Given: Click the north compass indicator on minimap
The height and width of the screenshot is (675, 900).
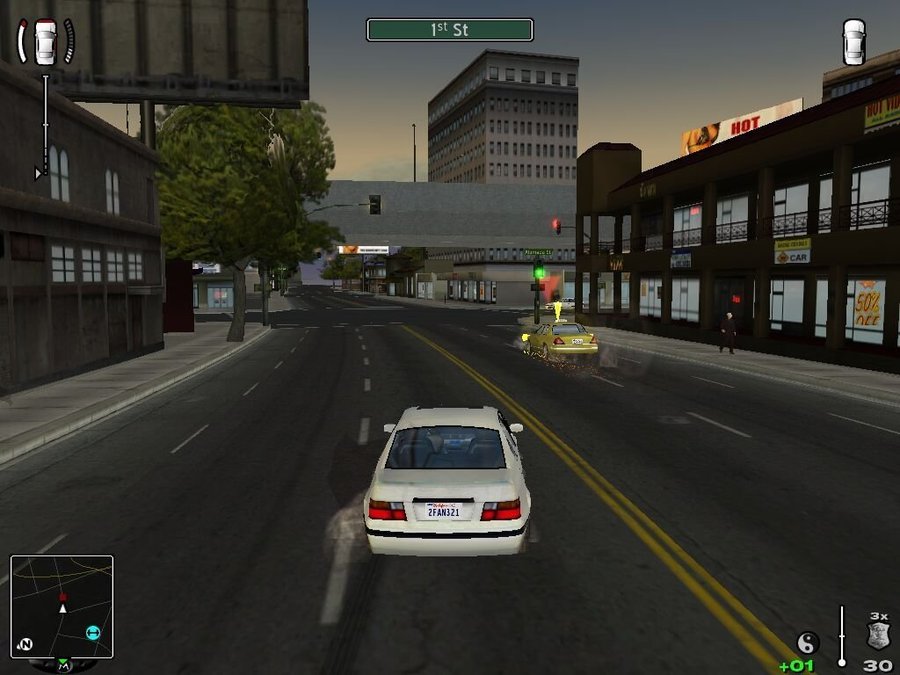Looking at the screenshot, I should [26, 643].
